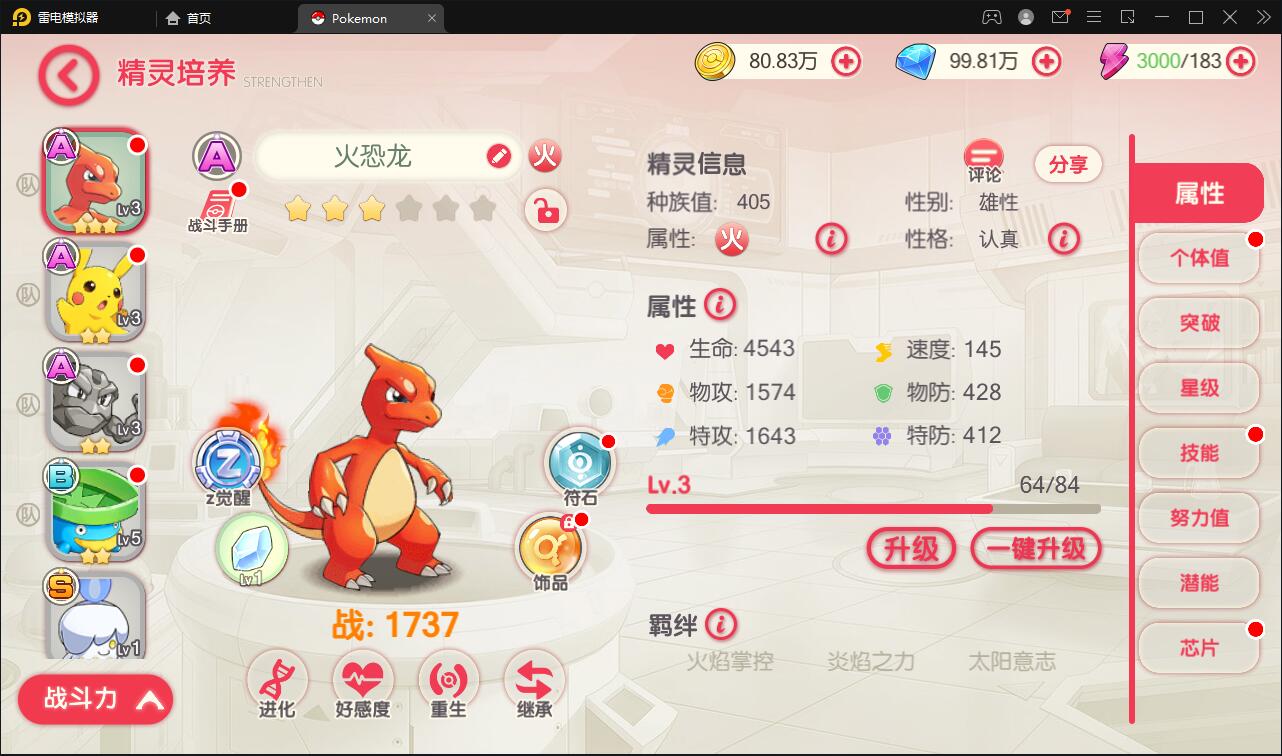This screenshot has width=1282, height=756.
Task: Switch to the 技能 tab
Action: pyautogui.click(x=1198, y=452)
